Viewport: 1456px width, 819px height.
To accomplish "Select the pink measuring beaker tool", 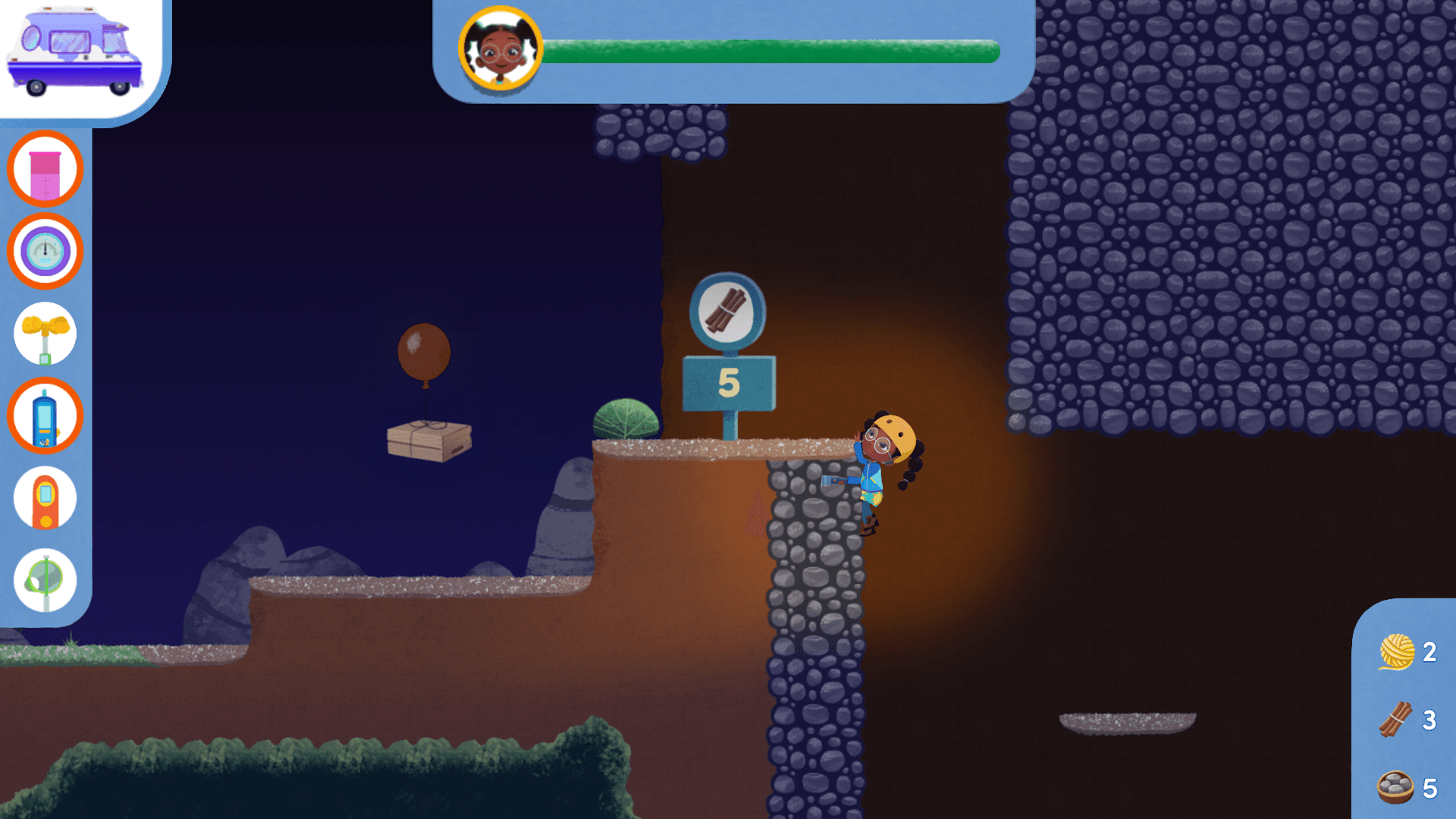I will [45, 169].
